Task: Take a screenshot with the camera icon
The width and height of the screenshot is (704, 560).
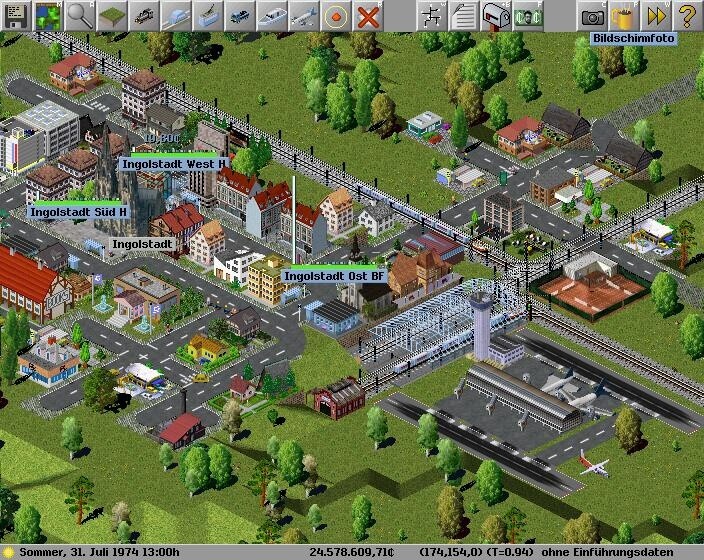Action: point(592,15)
